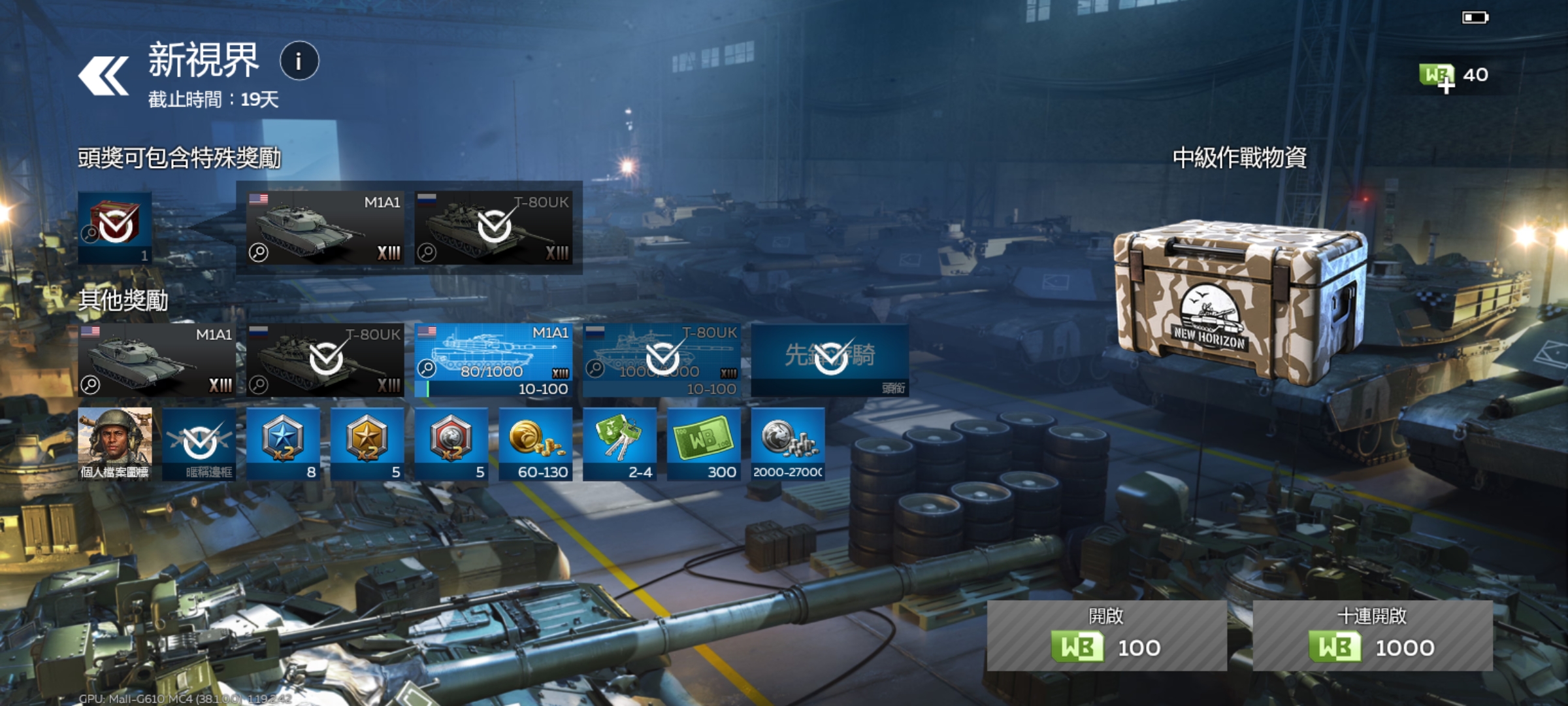View the T-80UK blueprint fragments reward
Viewport: 1568px width, 706px height.
point(661,360)
